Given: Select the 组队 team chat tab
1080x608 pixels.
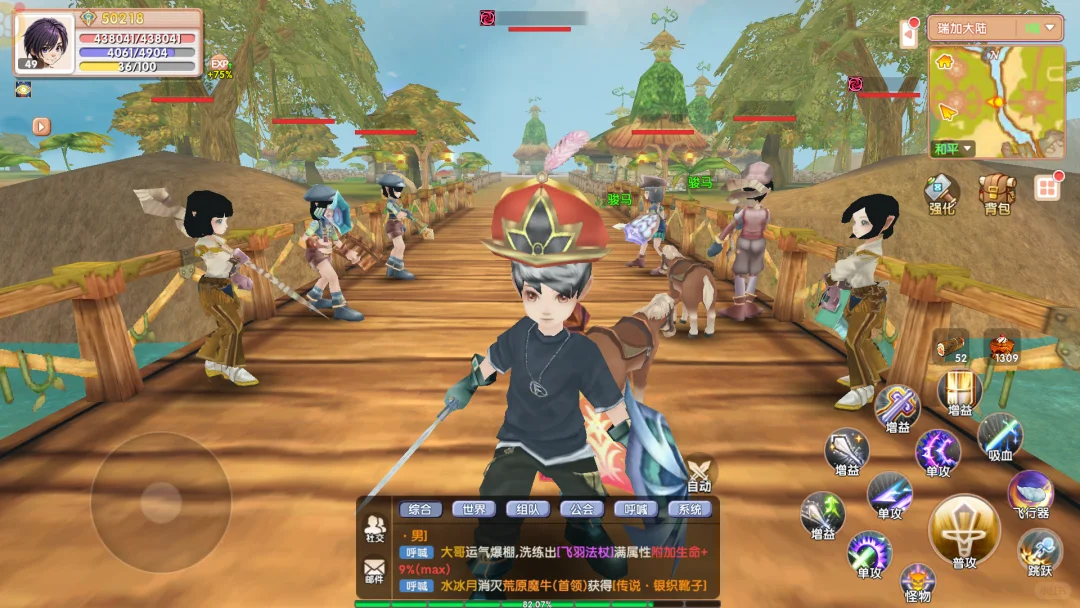Looking at the screenshot, I should [x=528, y=509].
